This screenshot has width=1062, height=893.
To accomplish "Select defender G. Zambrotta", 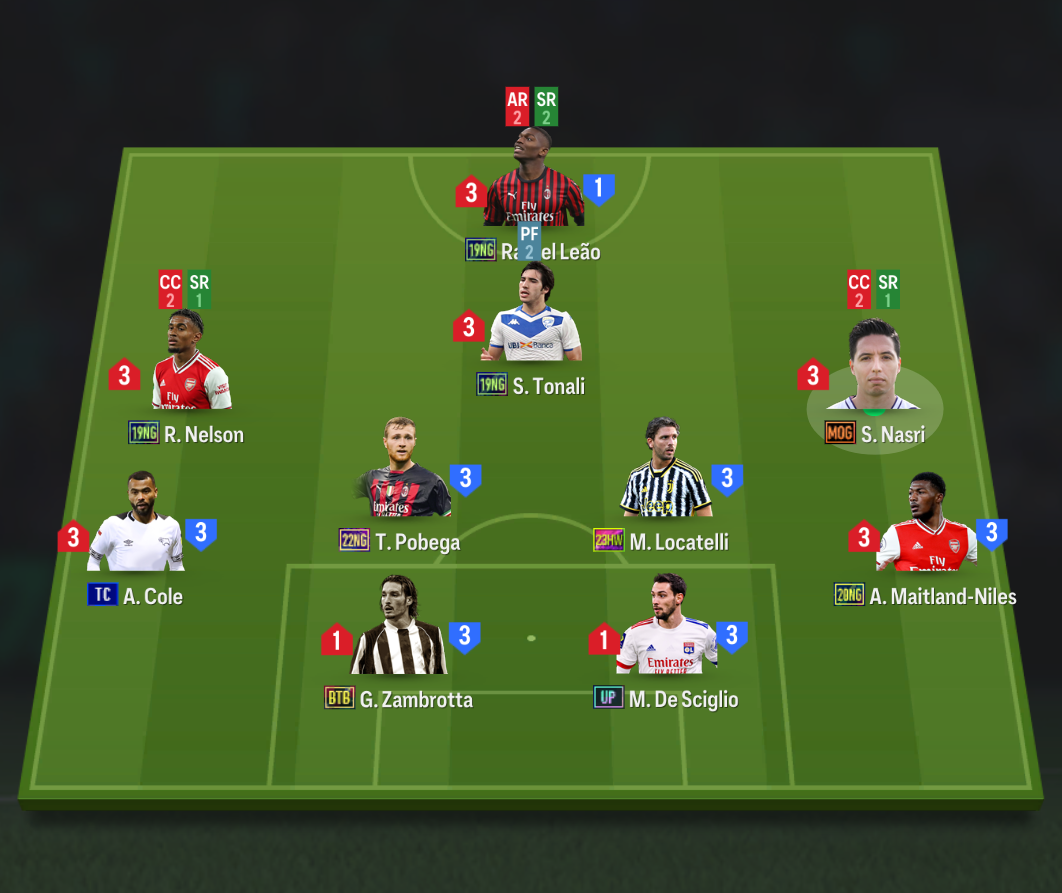I will 398,630.
